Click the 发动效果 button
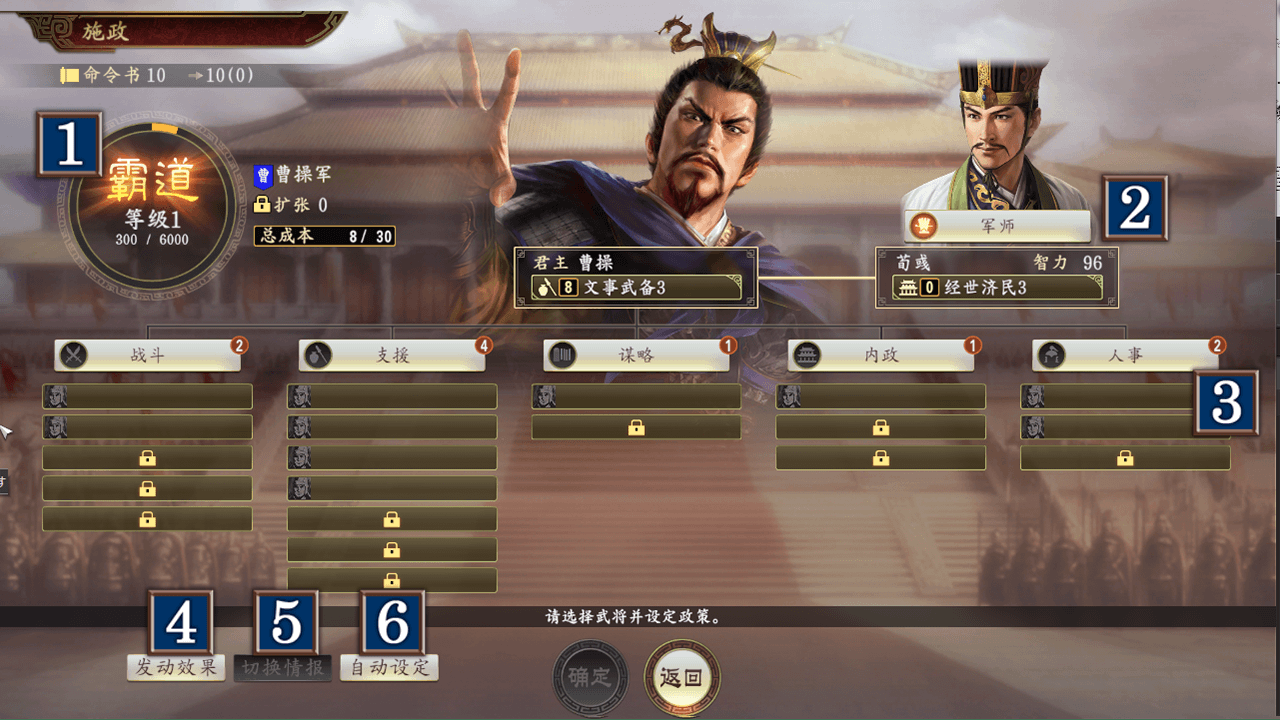 pos(176,667)
